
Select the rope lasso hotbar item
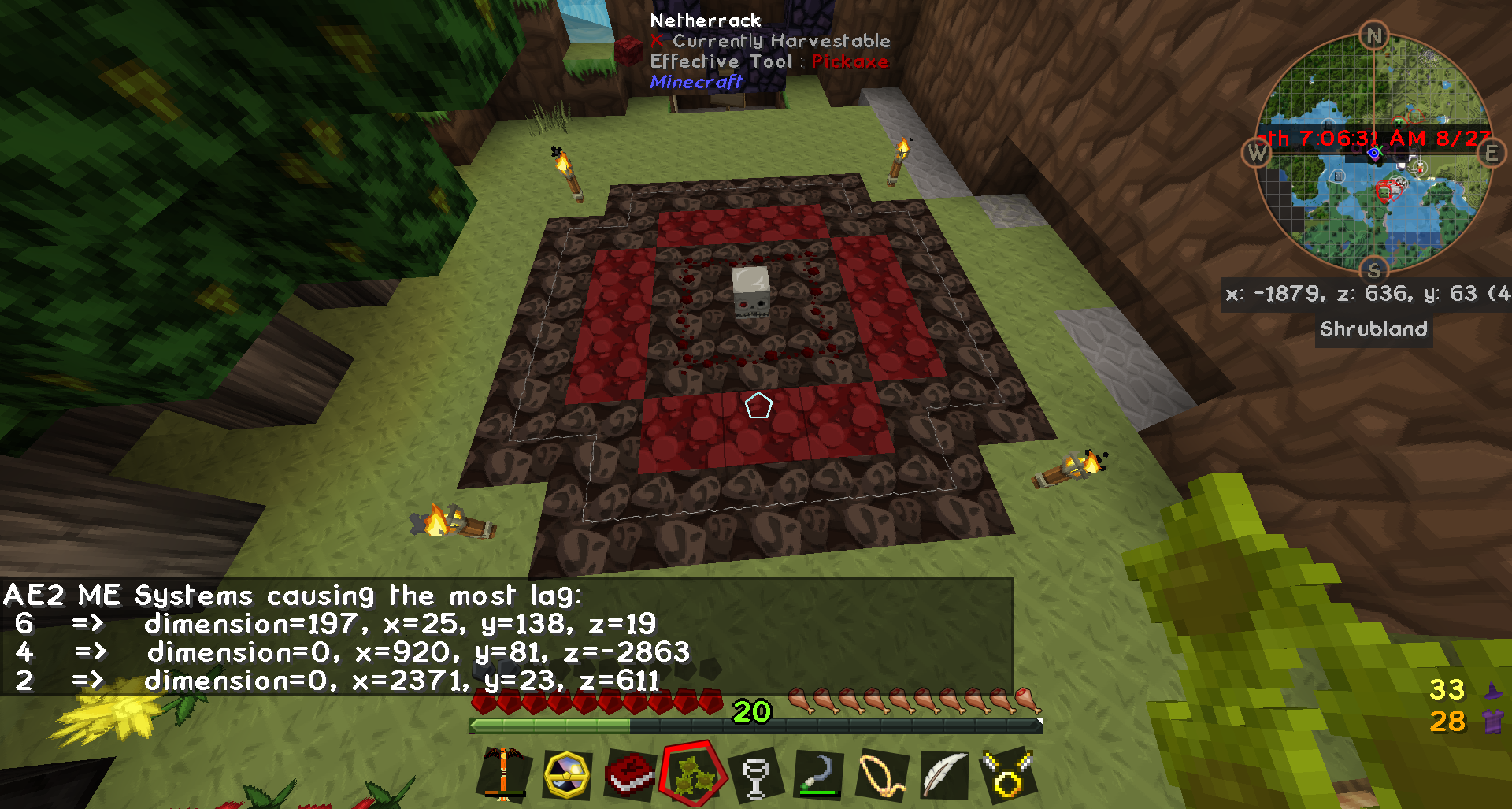(881, 776)
